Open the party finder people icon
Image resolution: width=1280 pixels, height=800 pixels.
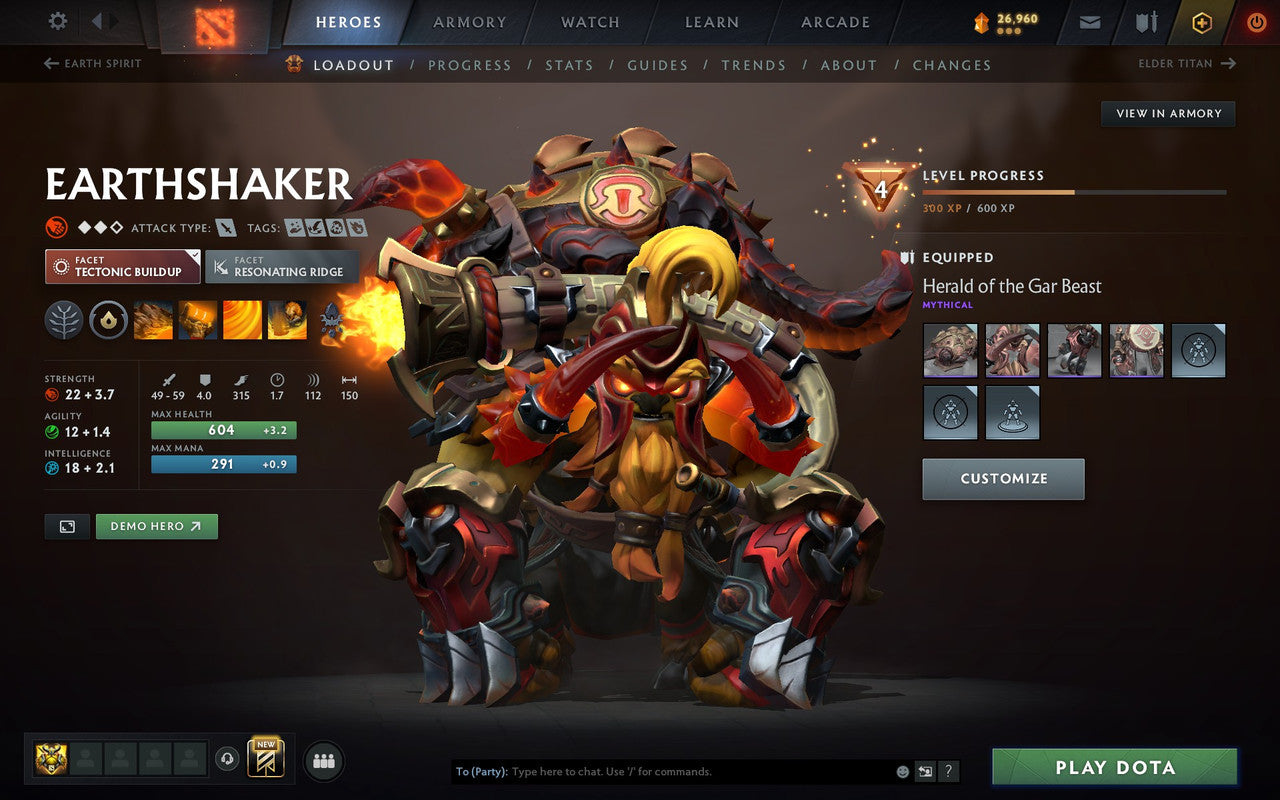tap(323, 760)
